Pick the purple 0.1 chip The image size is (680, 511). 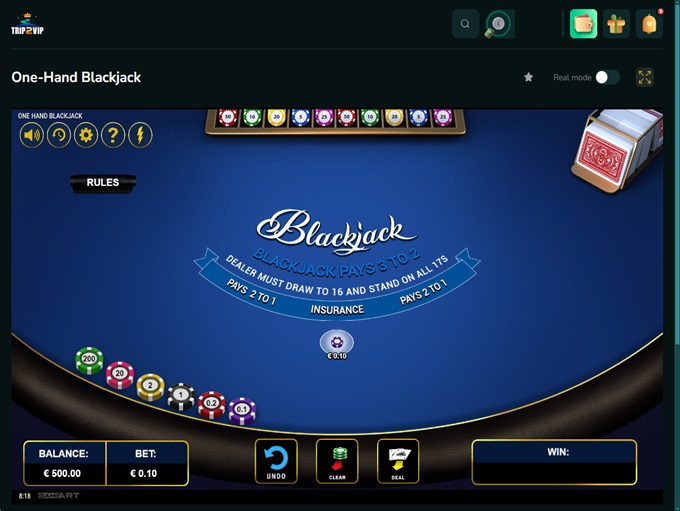[x=242, y=409]
